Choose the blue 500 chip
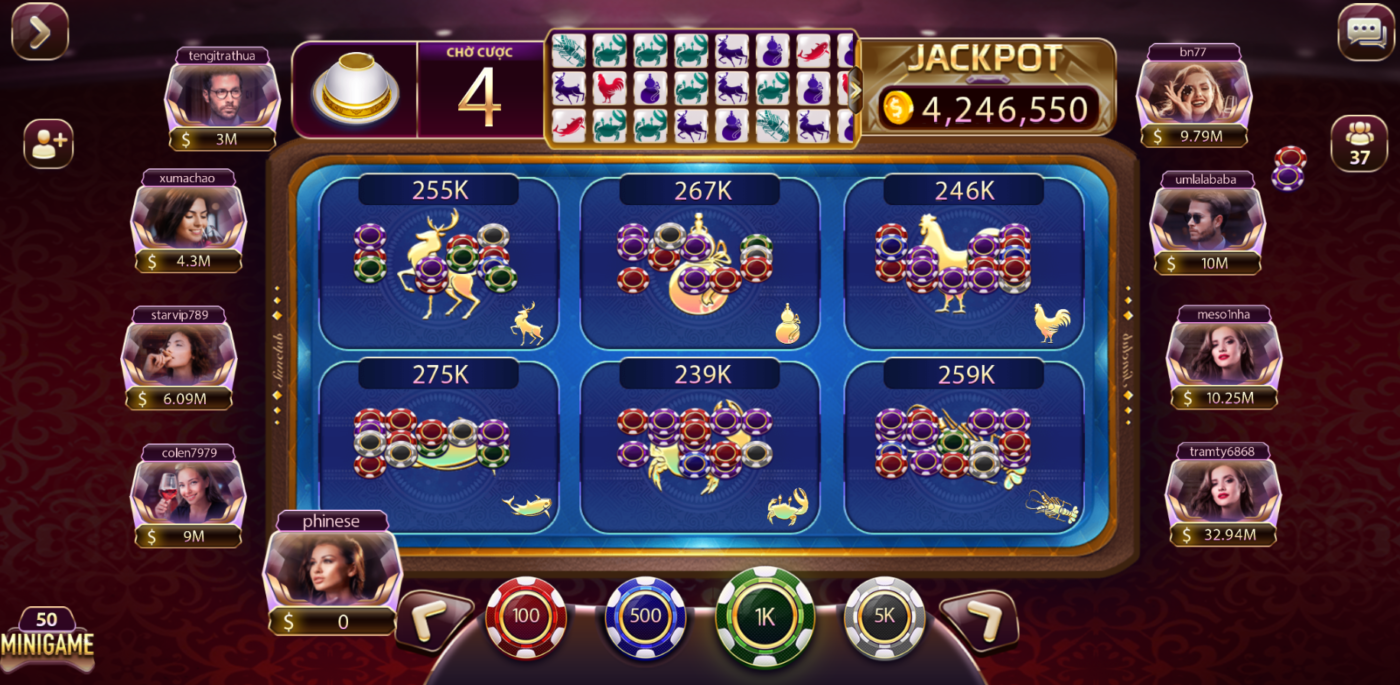Screen dimensions: 1400x685 [645, 617]
